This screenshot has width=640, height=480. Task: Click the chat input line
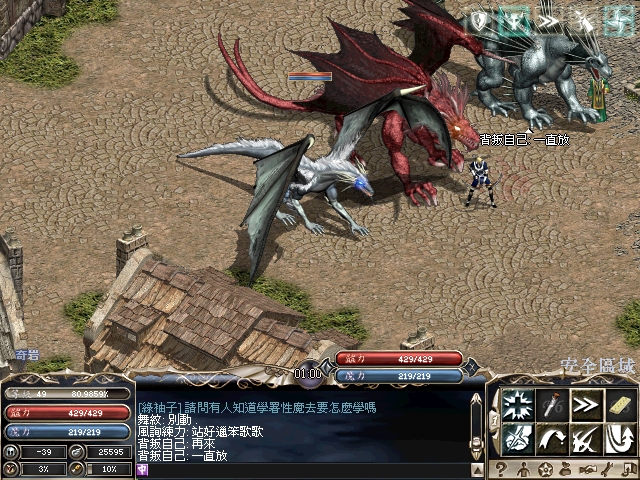tap(300, 470)
